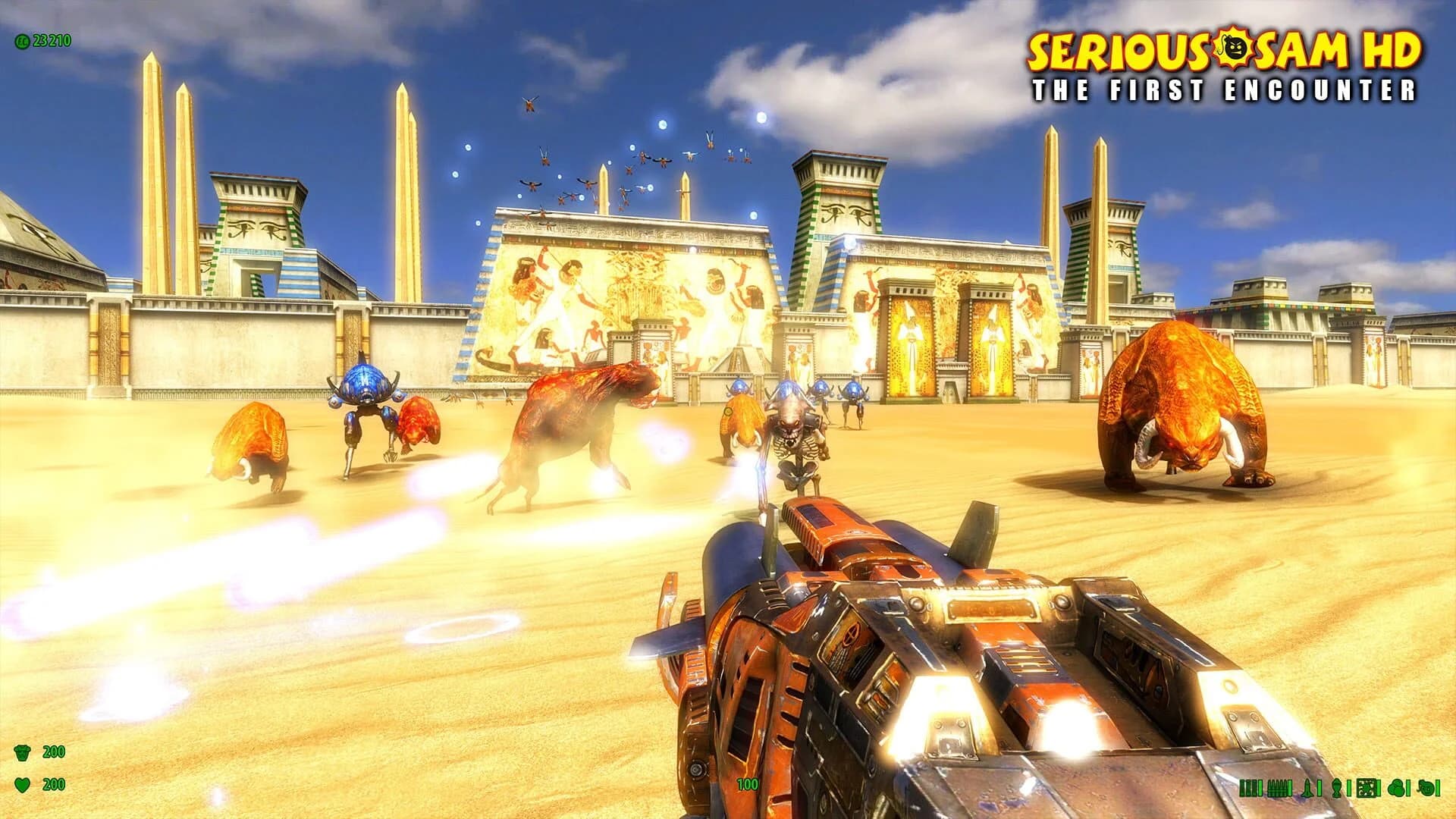Click the rocket ammo level bar
Image resolution: width=1456 pixels, height=819 pixels.
tap(1319, 787)
